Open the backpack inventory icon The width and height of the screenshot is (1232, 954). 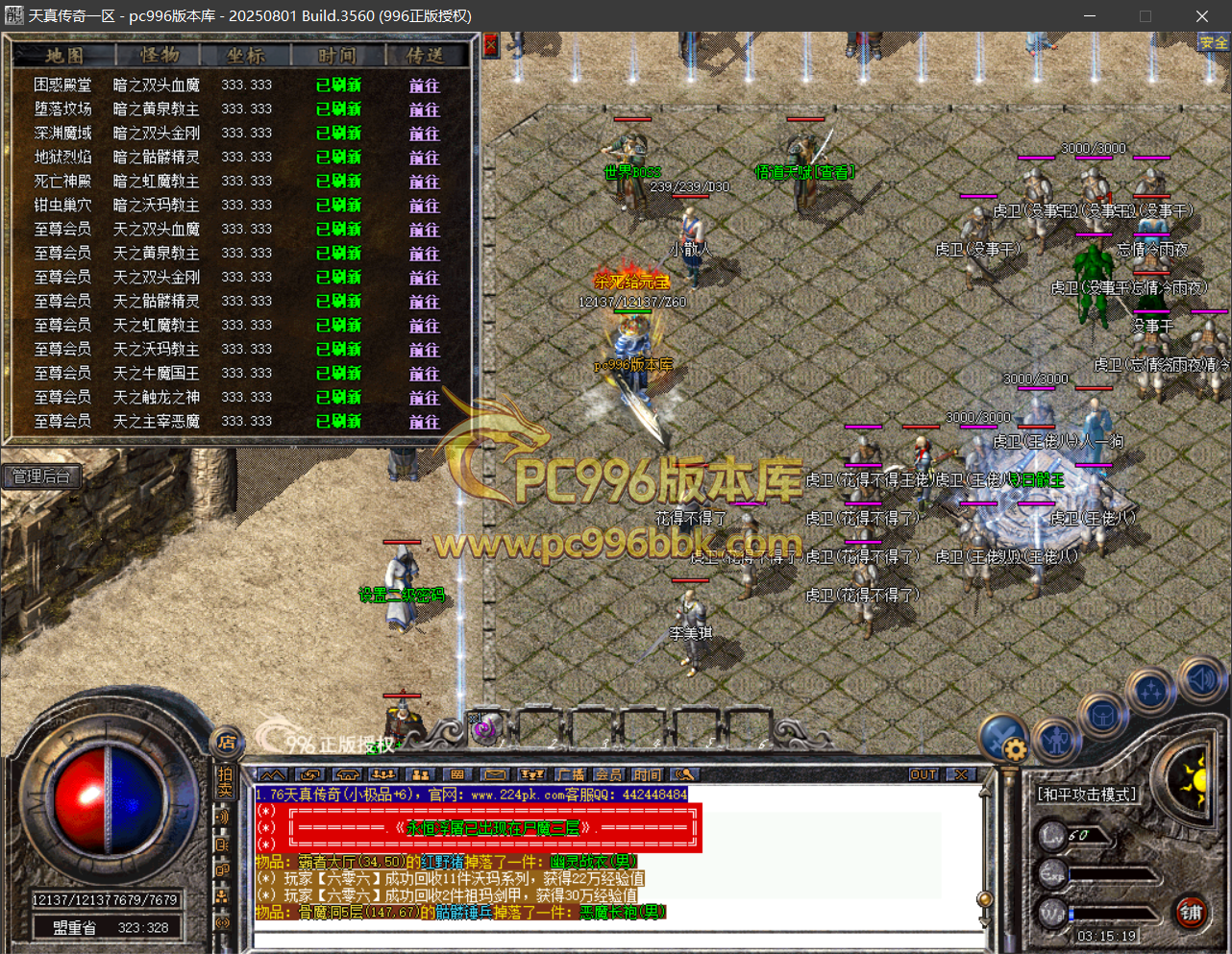tap(1102, 716)
